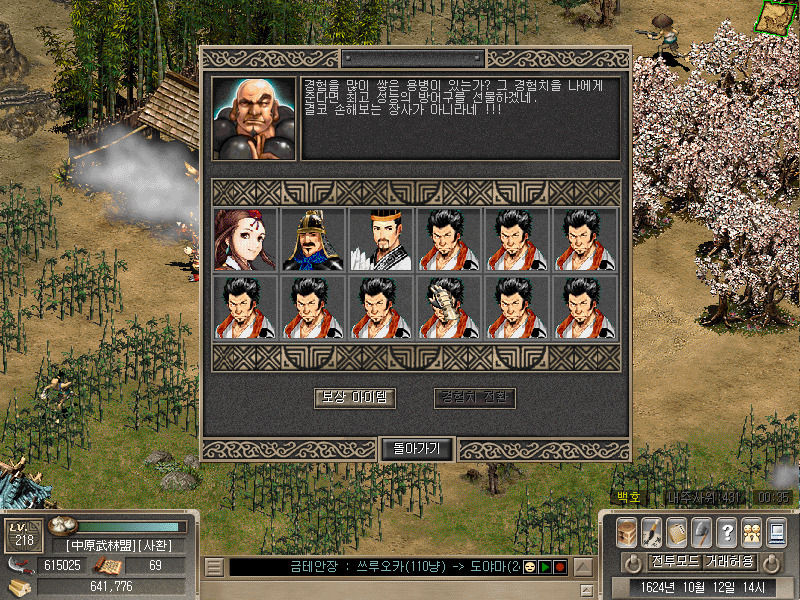Click the green play button in chat bar
Viewport: 800px width, 600px height.
coord(545,567)
